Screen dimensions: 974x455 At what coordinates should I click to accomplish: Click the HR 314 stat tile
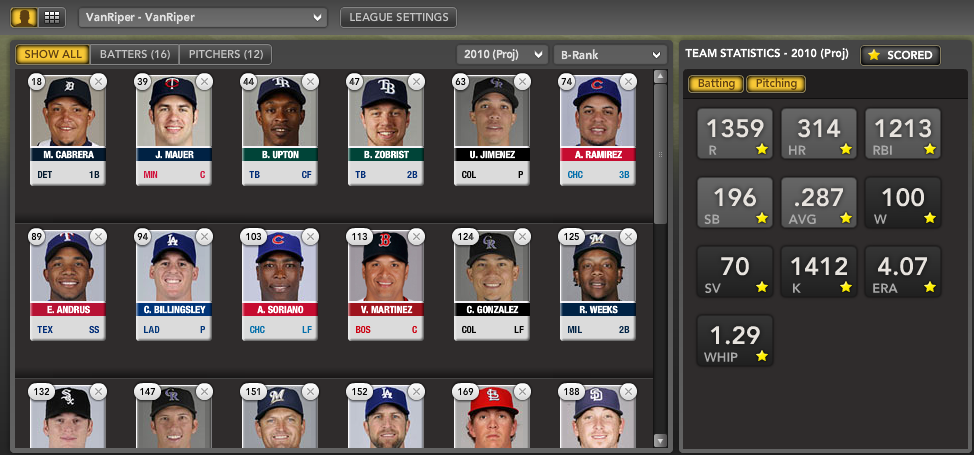817,134
